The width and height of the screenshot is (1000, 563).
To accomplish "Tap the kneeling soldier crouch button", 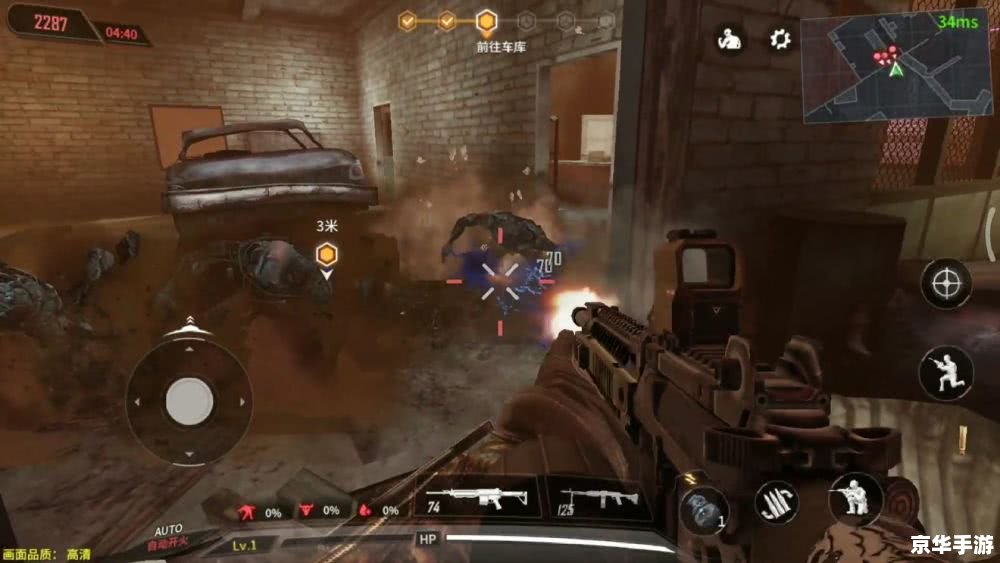I will tap(856, 498).
